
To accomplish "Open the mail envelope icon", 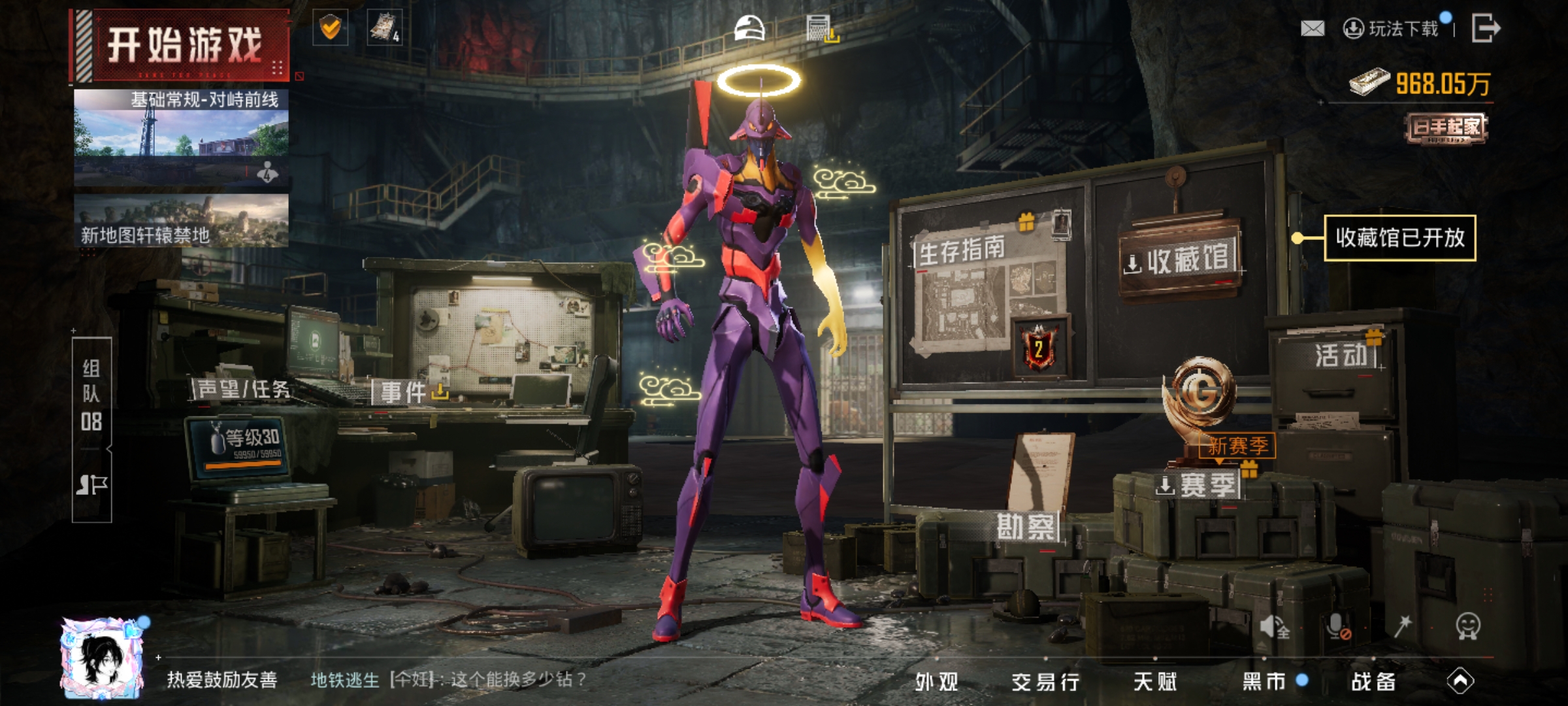I will [1313, 29].
